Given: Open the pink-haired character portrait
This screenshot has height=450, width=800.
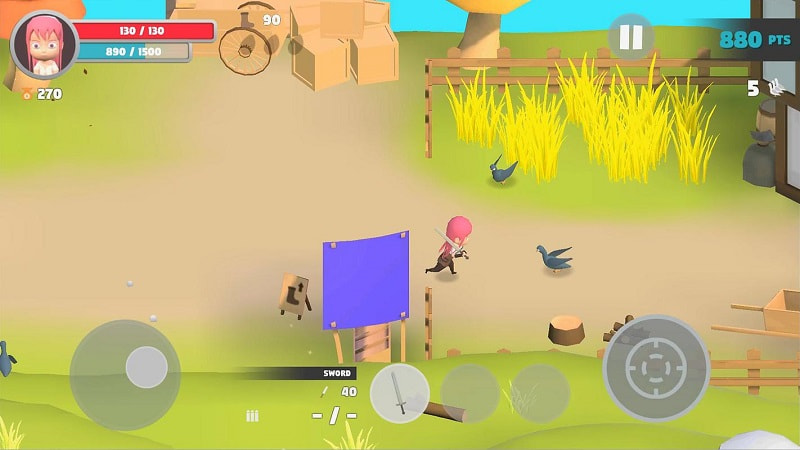Looking at the screenshot, I should (x=44, y=46).
